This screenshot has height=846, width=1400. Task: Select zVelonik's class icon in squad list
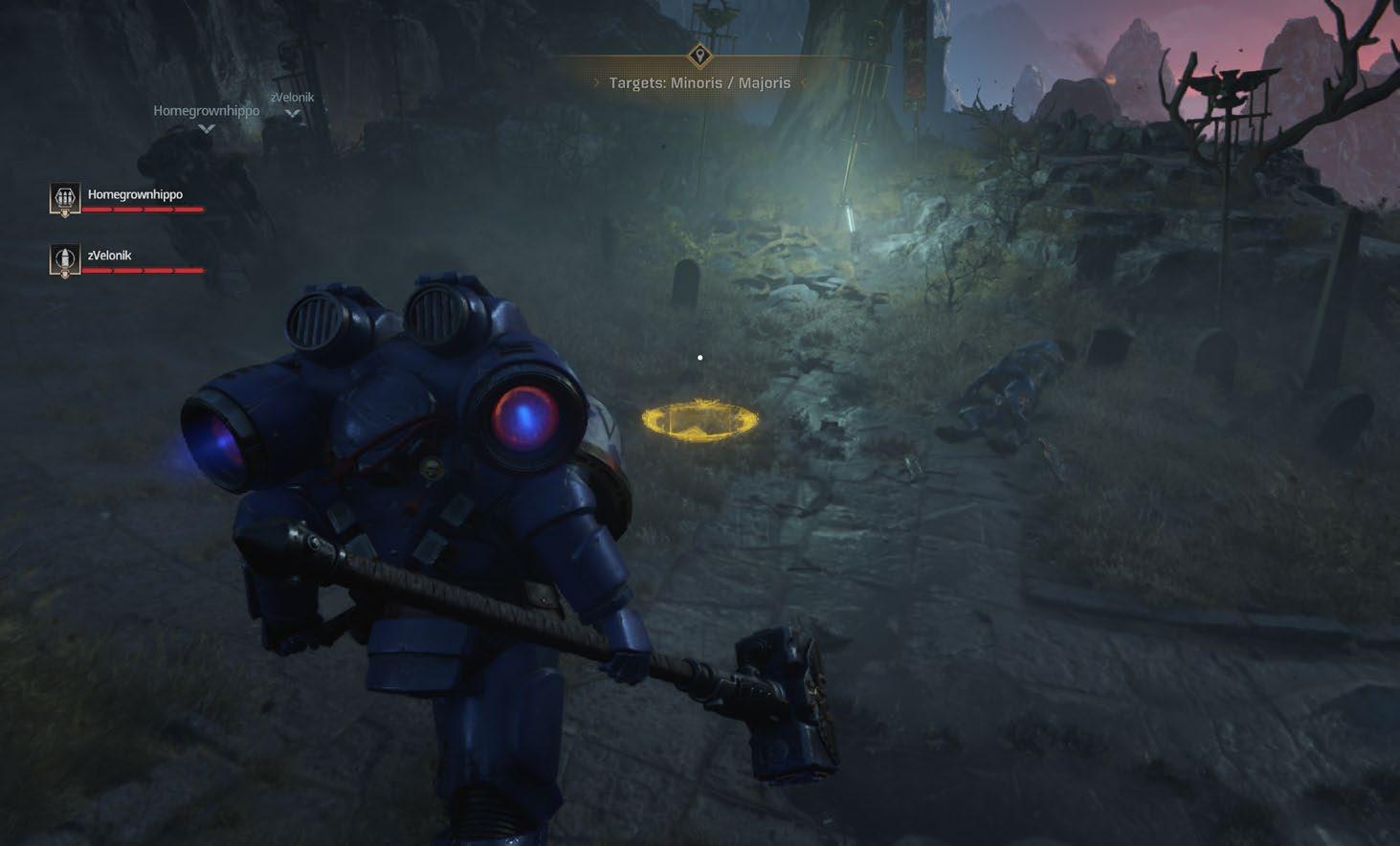[65, 259]
